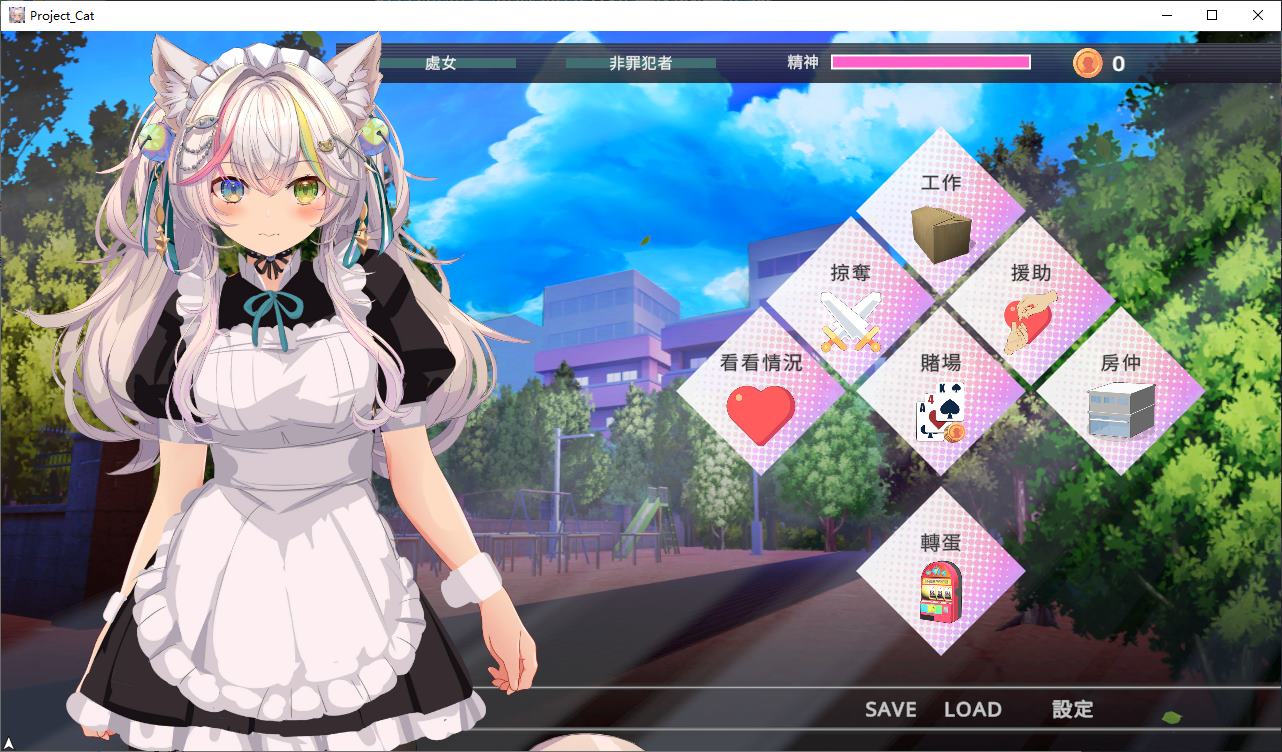Click the pink 精神 spirit gauge
The height and width of the screenshot is (752, 1282).
coord(930,62)
